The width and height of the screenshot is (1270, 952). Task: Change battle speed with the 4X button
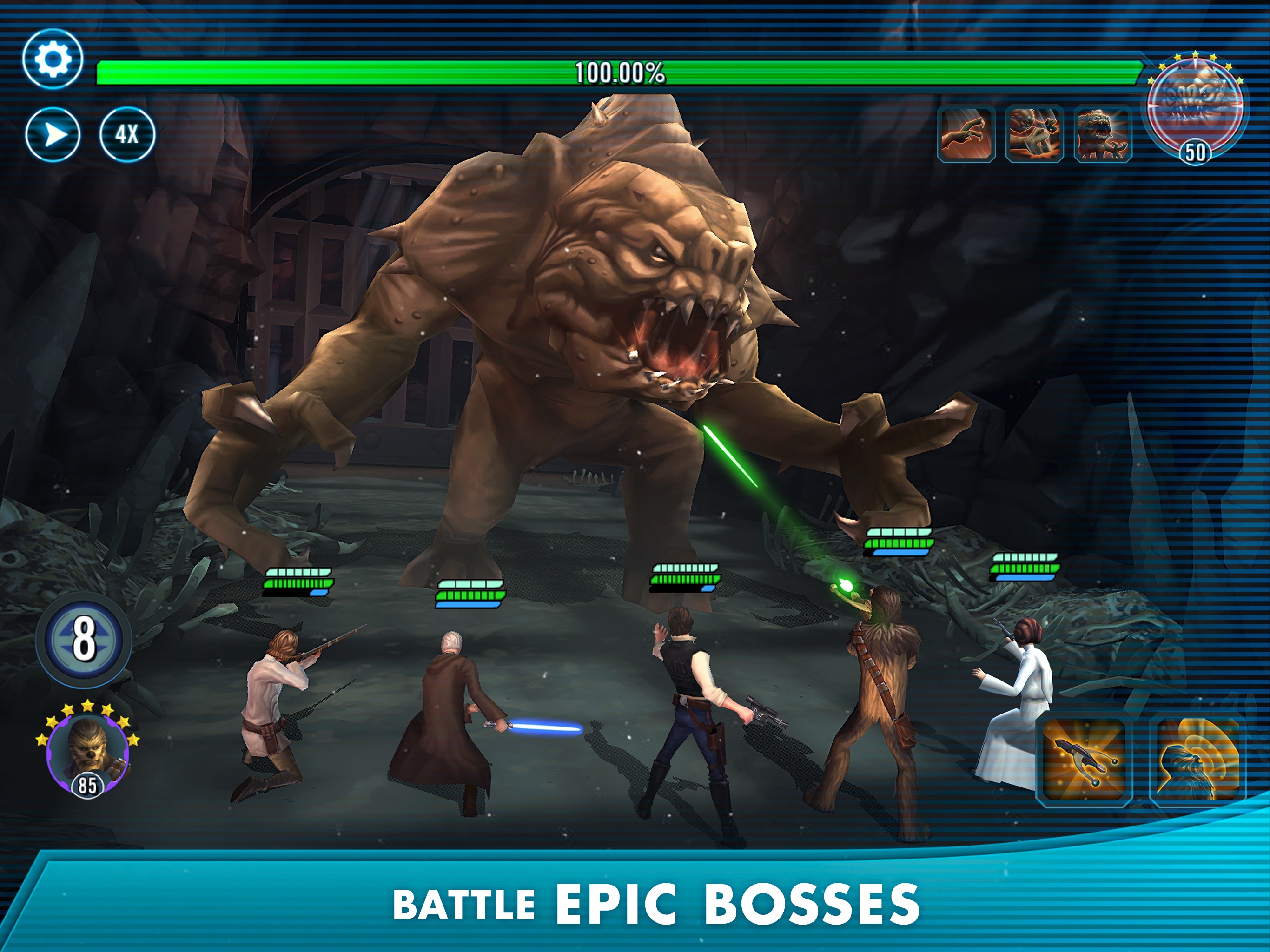coord(127,135)
